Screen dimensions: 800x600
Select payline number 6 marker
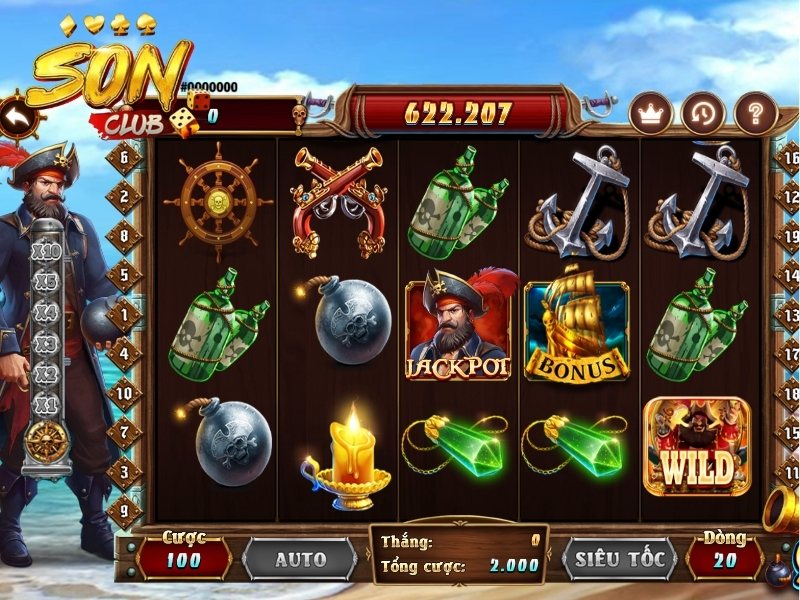126,157
